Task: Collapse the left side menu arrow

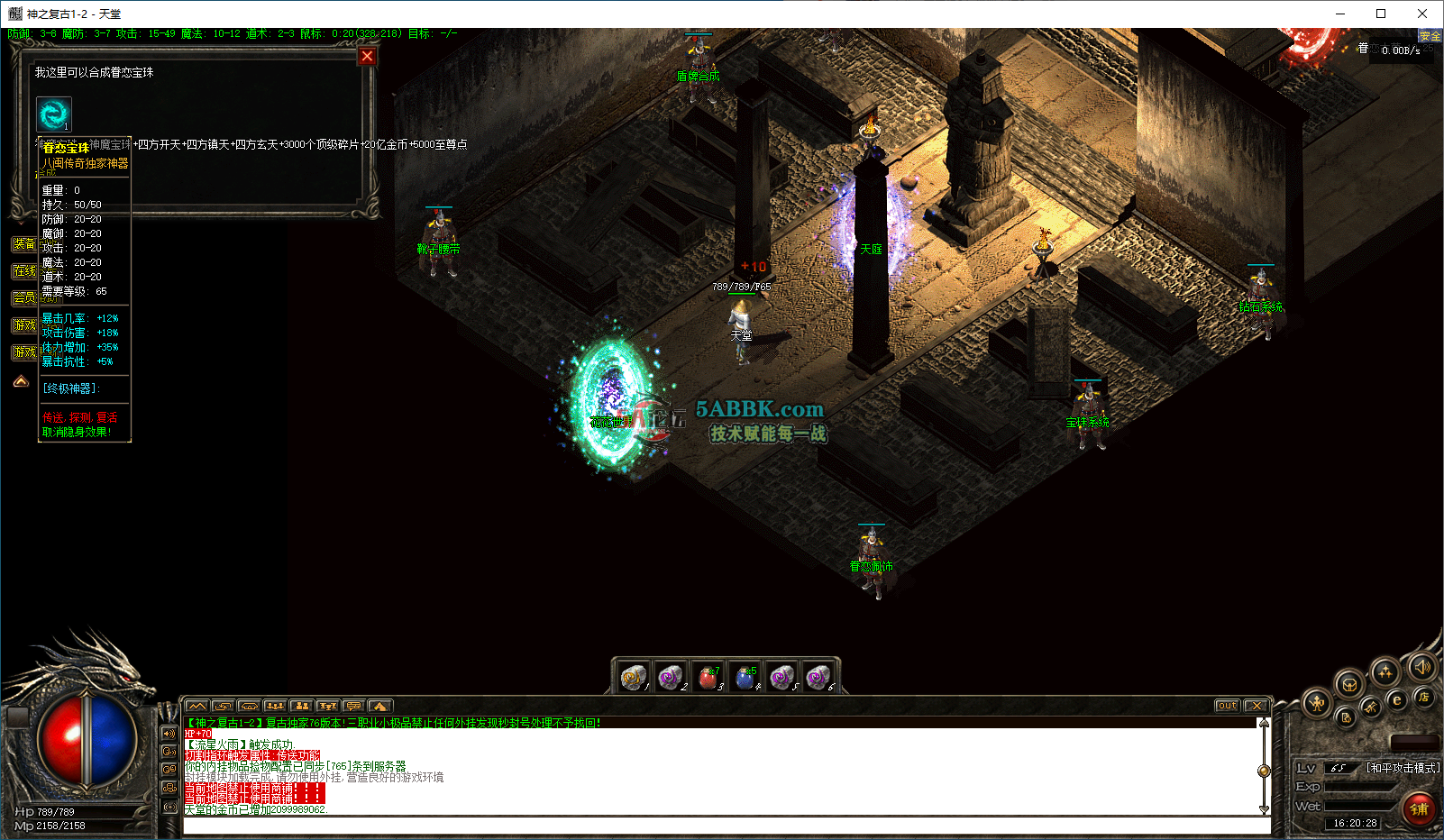Action: coord(21,382)
